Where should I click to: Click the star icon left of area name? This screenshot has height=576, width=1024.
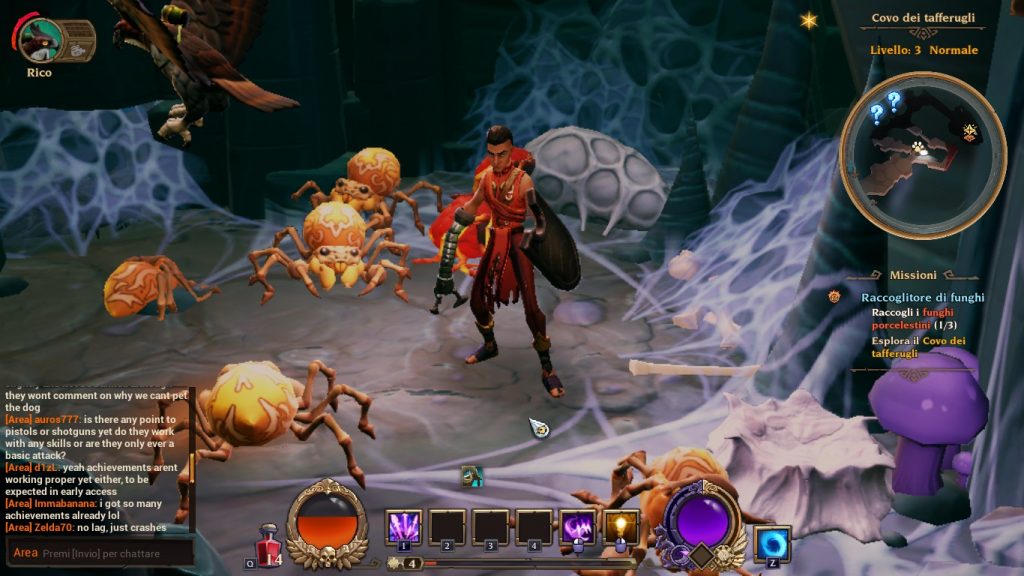click(808, 20)
